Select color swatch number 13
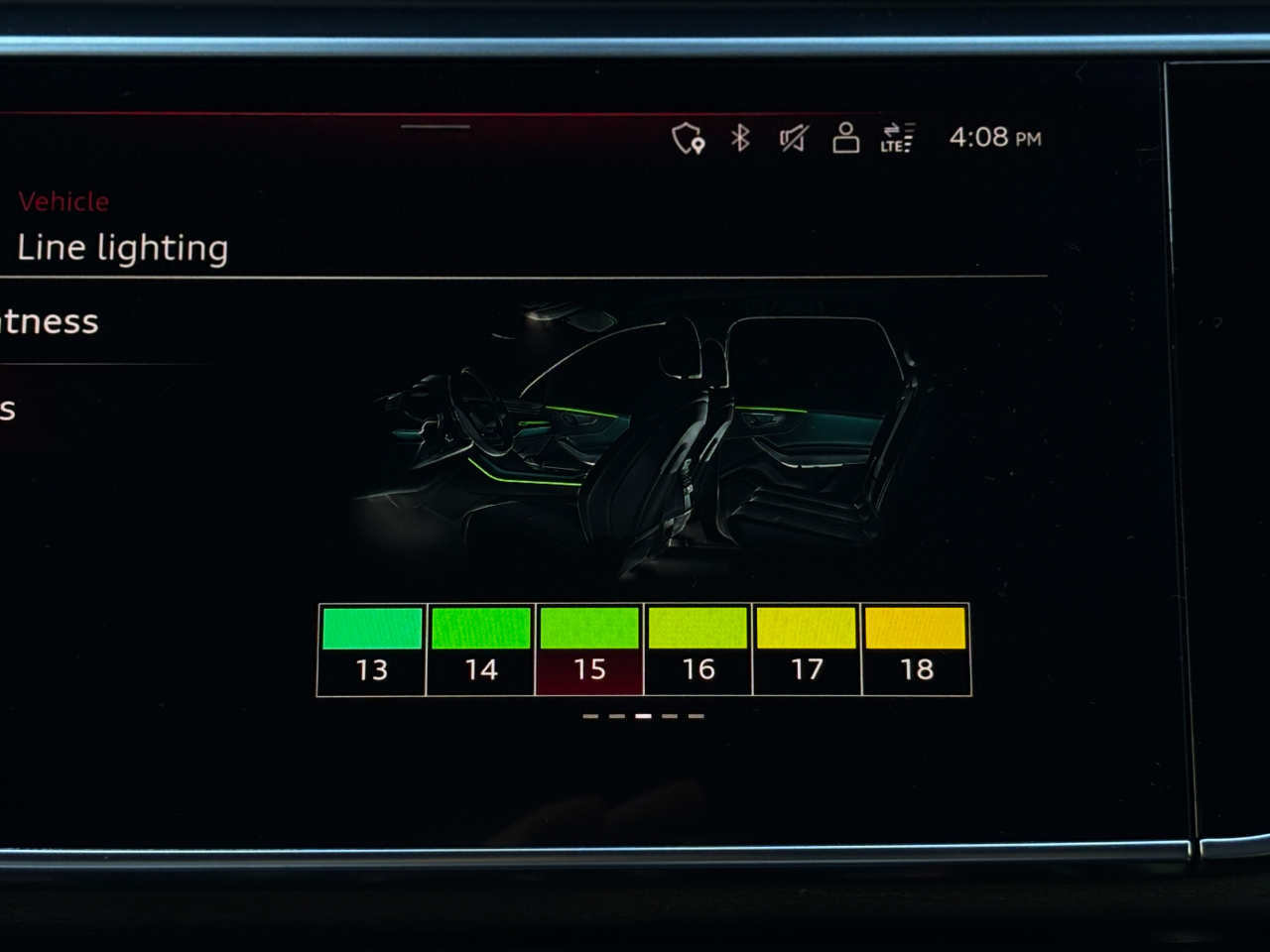Viewport: 1270px width, 952px height. point(372,649)
